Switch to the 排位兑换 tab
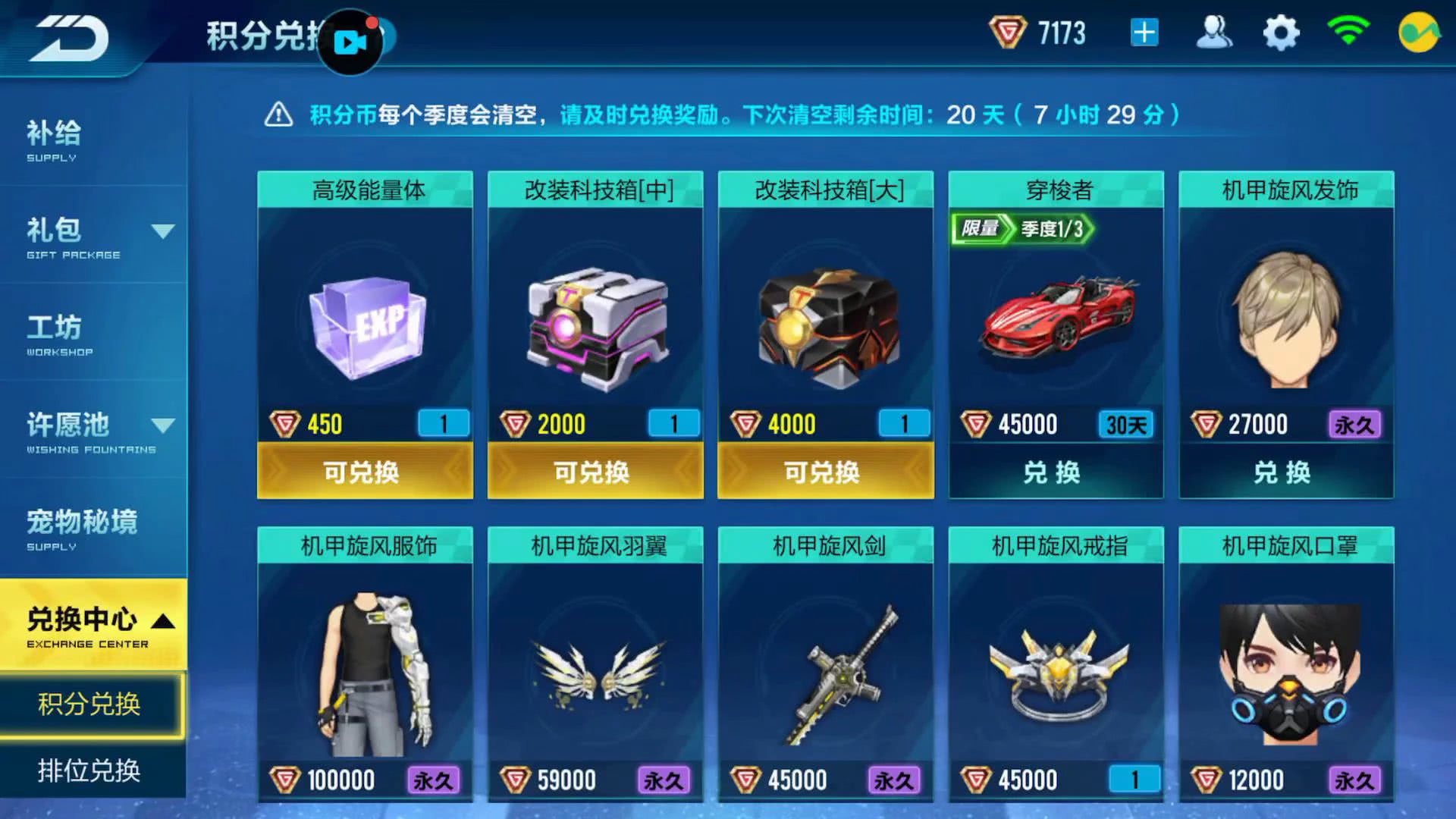 point(91,770)
